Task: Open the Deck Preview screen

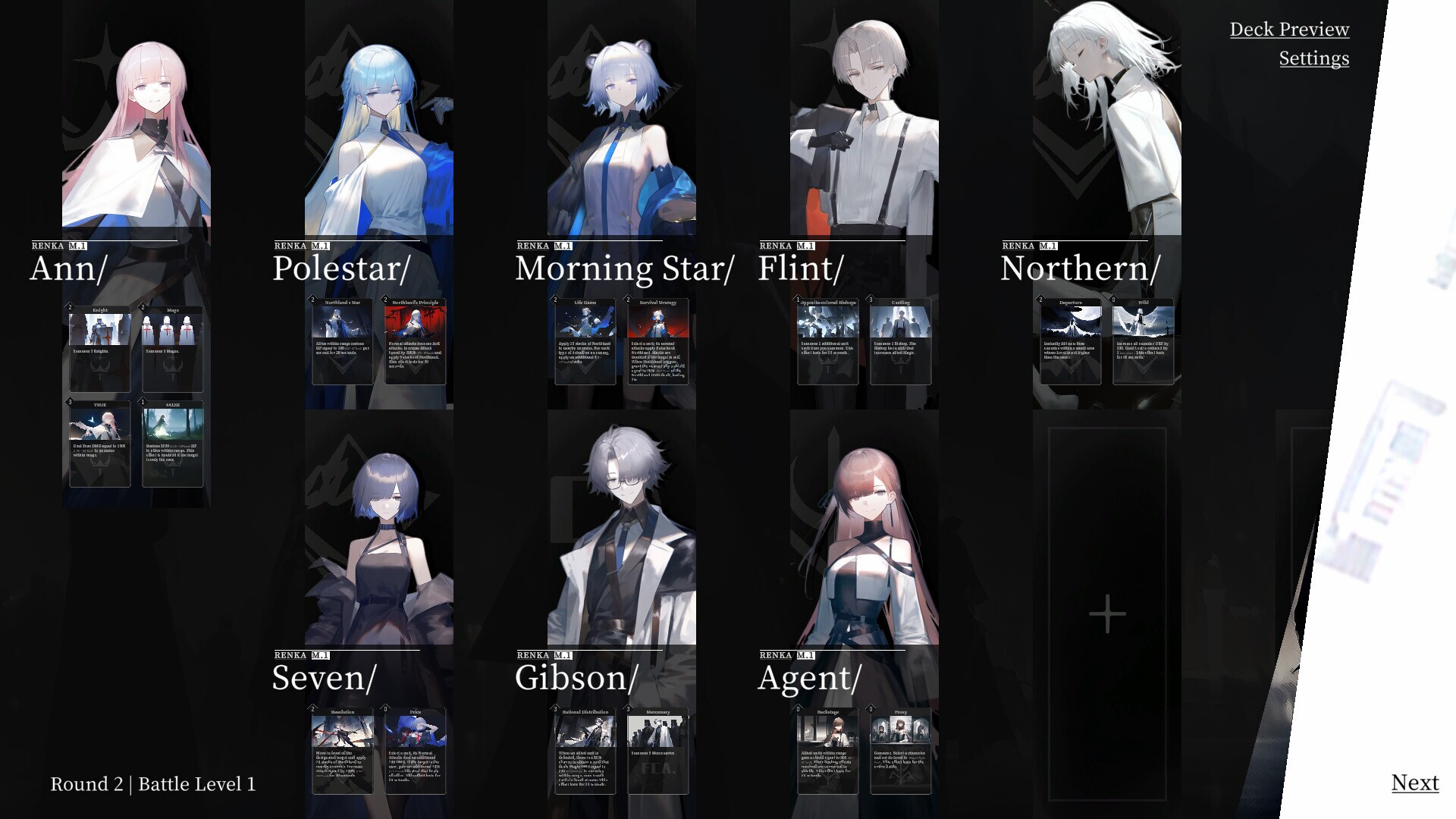Action: tap(1290, 30)
